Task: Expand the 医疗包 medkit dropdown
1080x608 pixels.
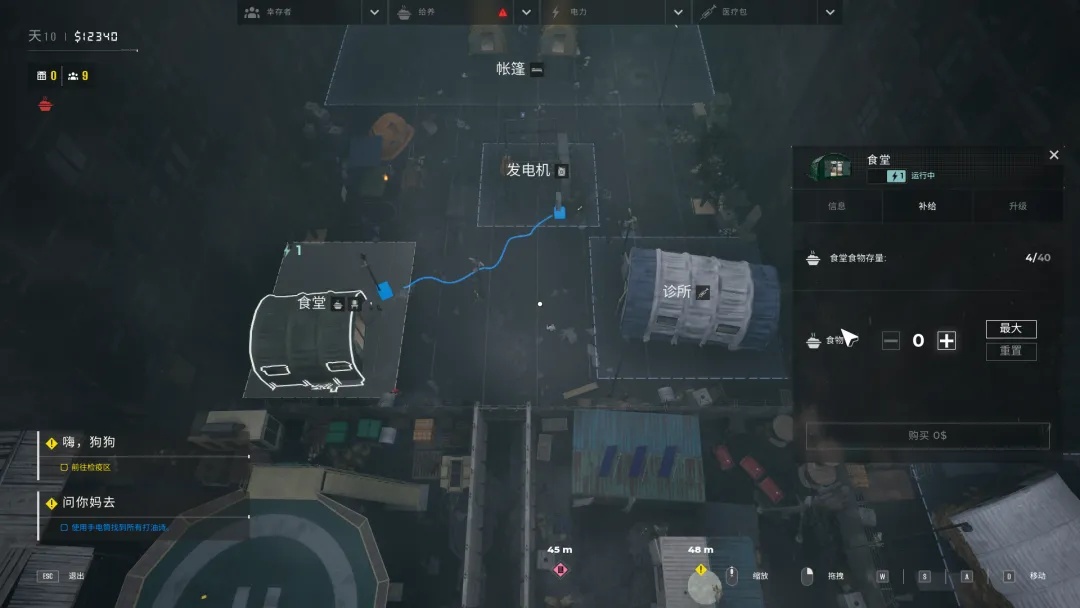Action: pyautogui.click(x=830, y=13)
